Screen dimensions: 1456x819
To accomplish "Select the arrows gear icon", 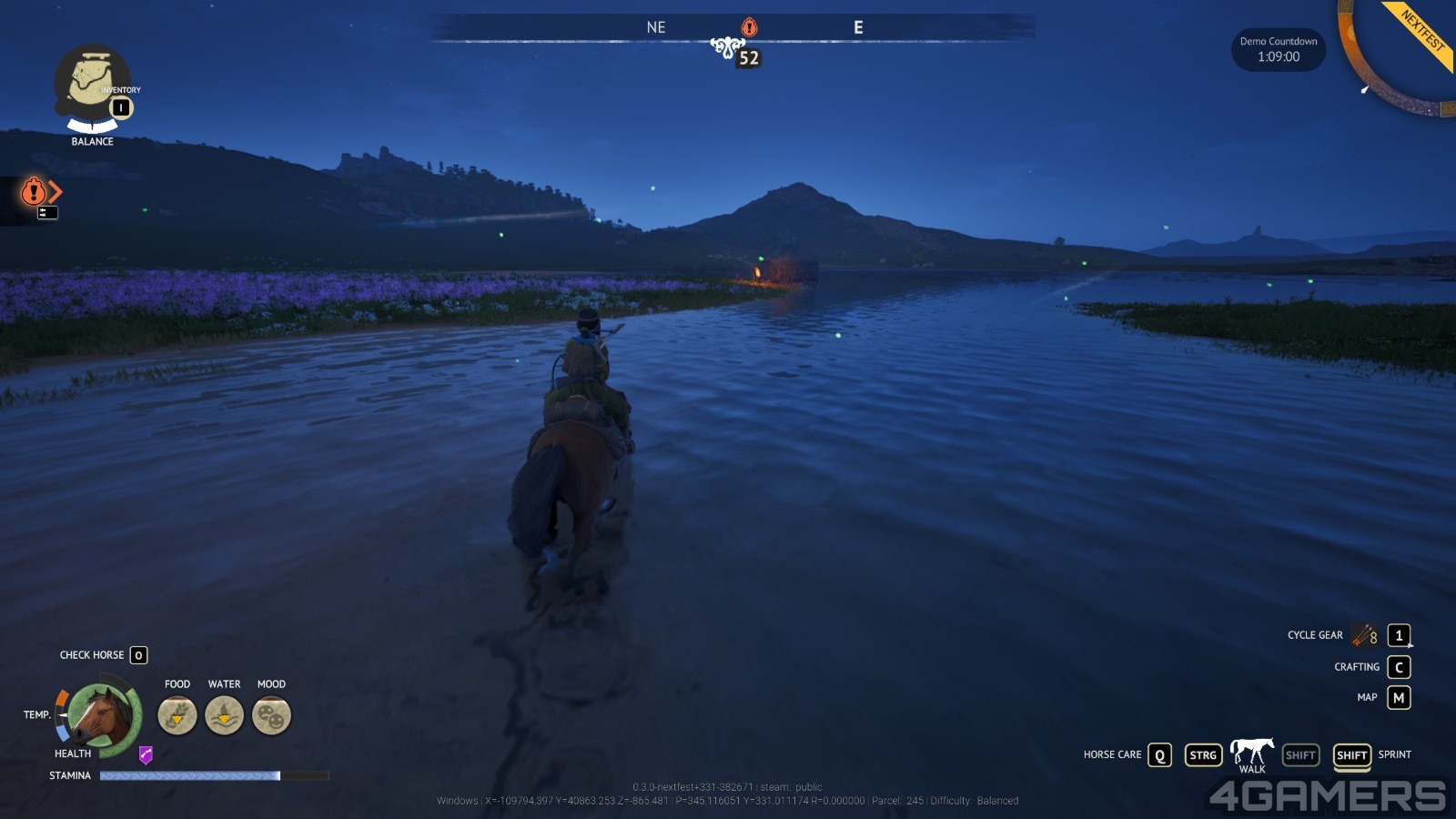I will 1364,635.
